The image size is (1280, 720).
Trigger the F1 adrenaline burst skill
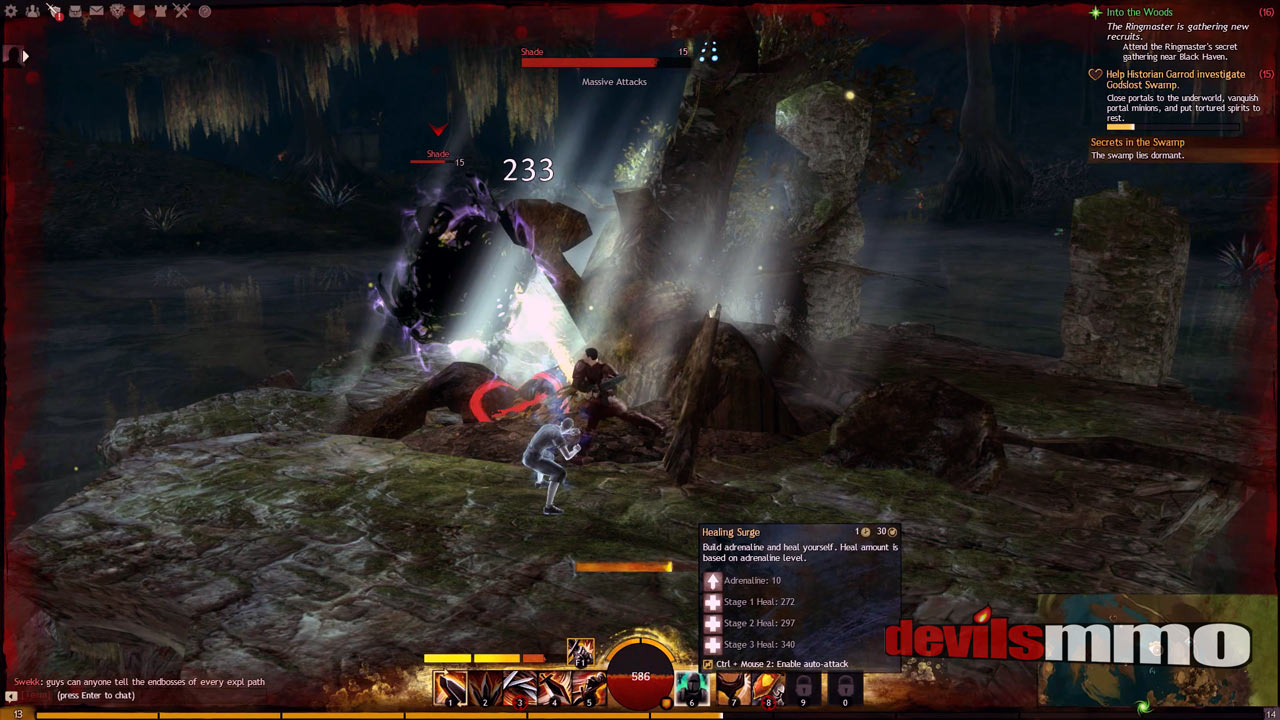(581, 651)
